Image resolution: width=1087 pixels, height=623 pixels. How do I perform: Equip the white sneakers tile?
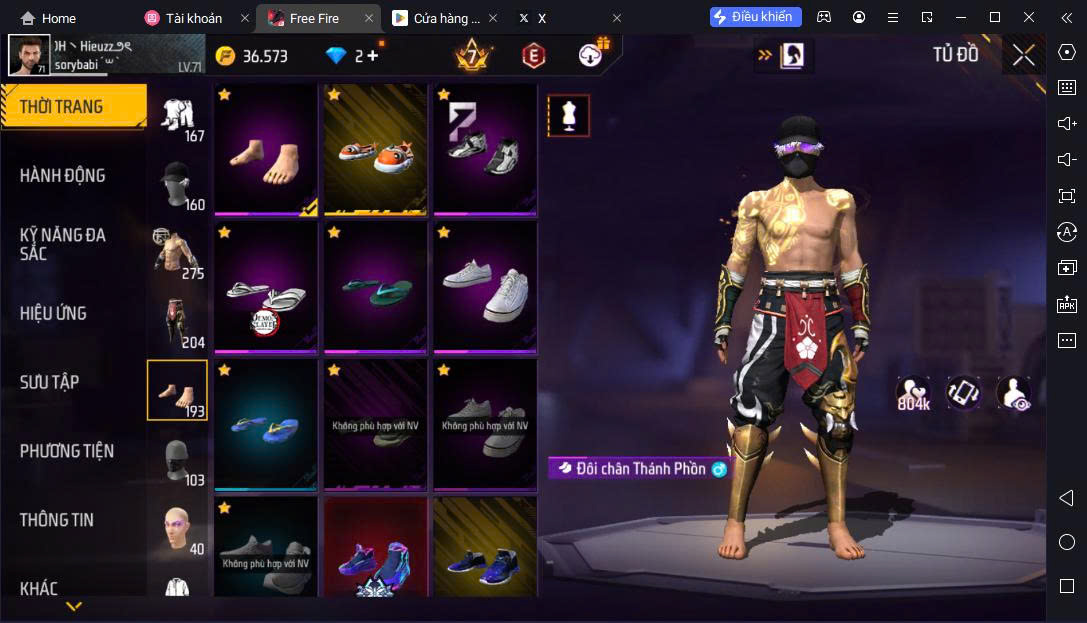tap(485, 288)
